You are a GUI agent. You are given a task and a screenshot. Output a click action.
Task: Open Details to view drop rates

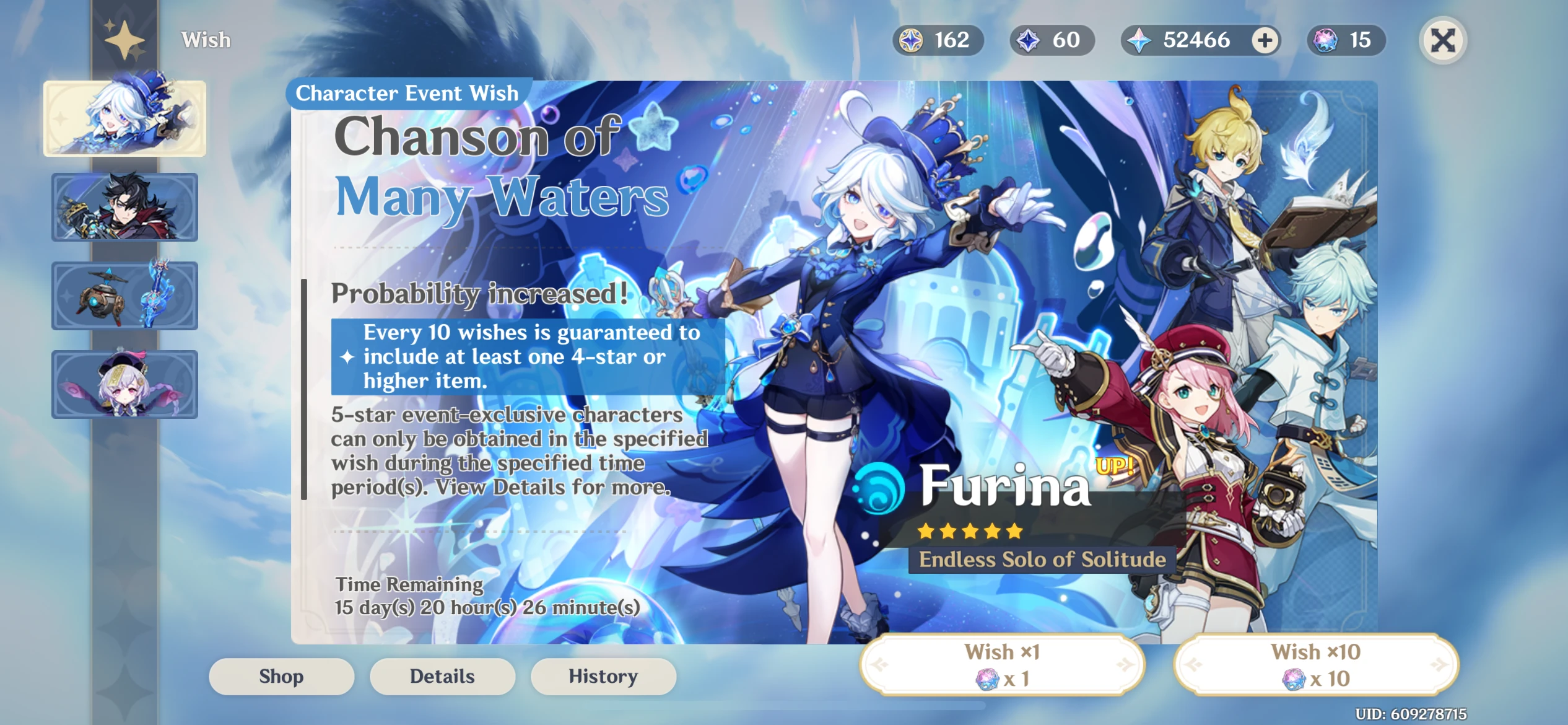442,676
